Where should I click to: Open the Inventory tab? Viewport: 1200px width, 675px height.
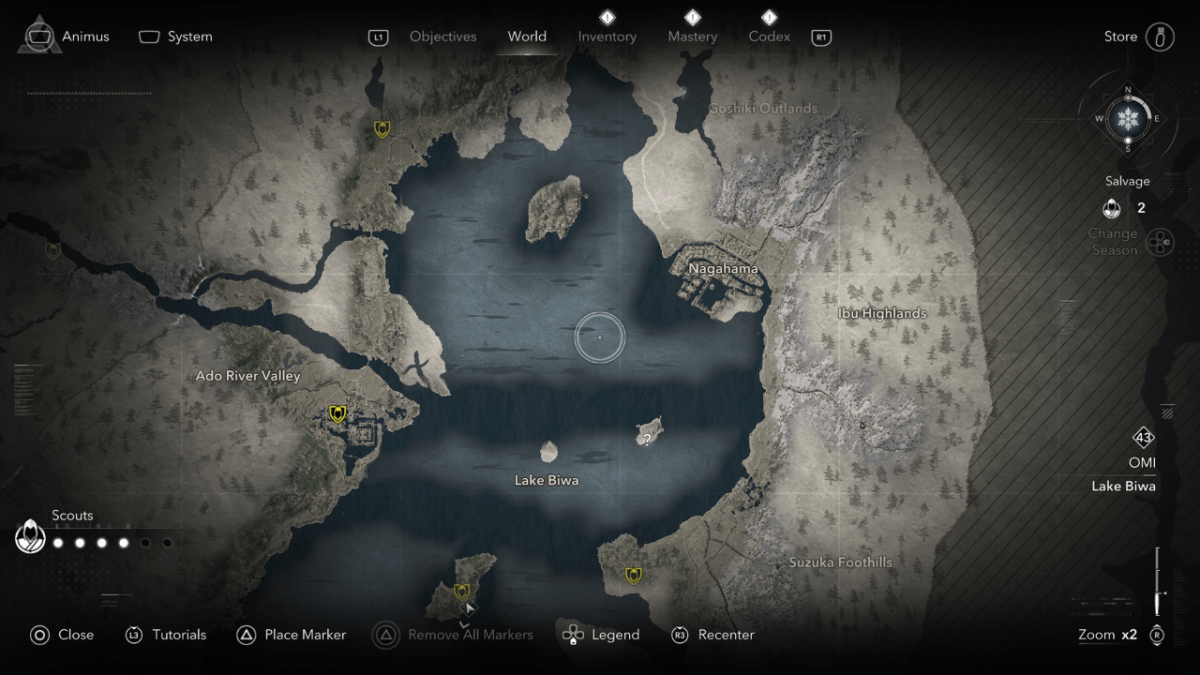[x=607, y=37]
